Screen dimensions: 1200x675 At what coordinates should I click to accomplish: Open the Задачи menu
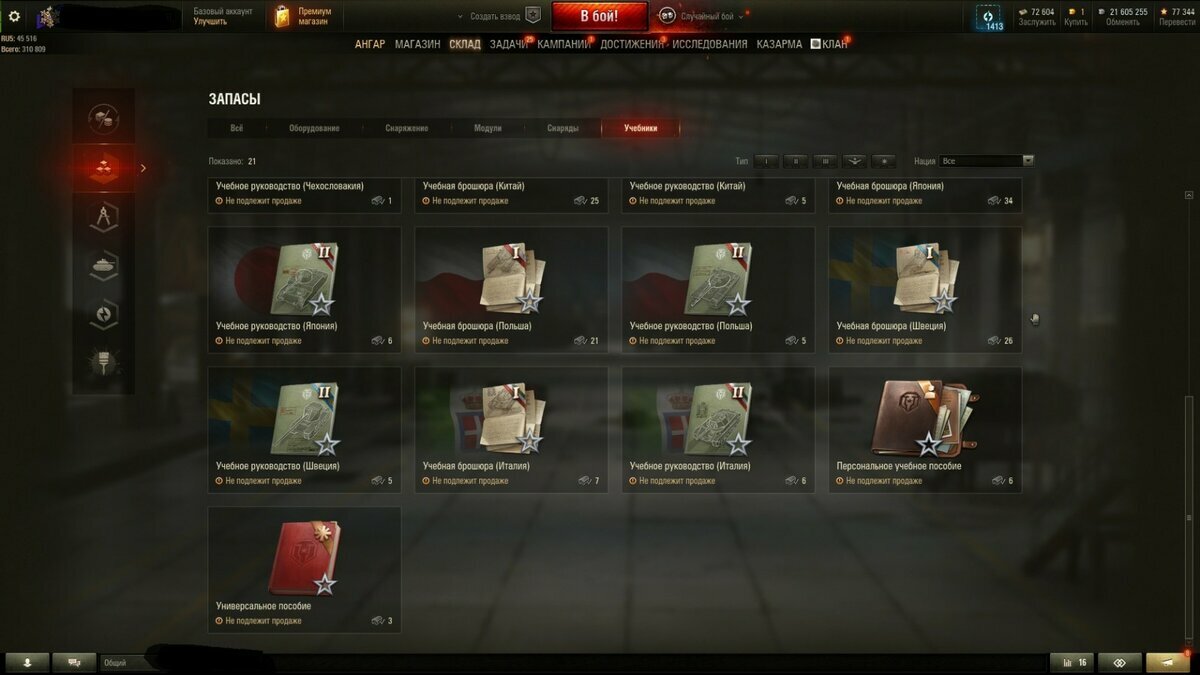click(508, 44)
